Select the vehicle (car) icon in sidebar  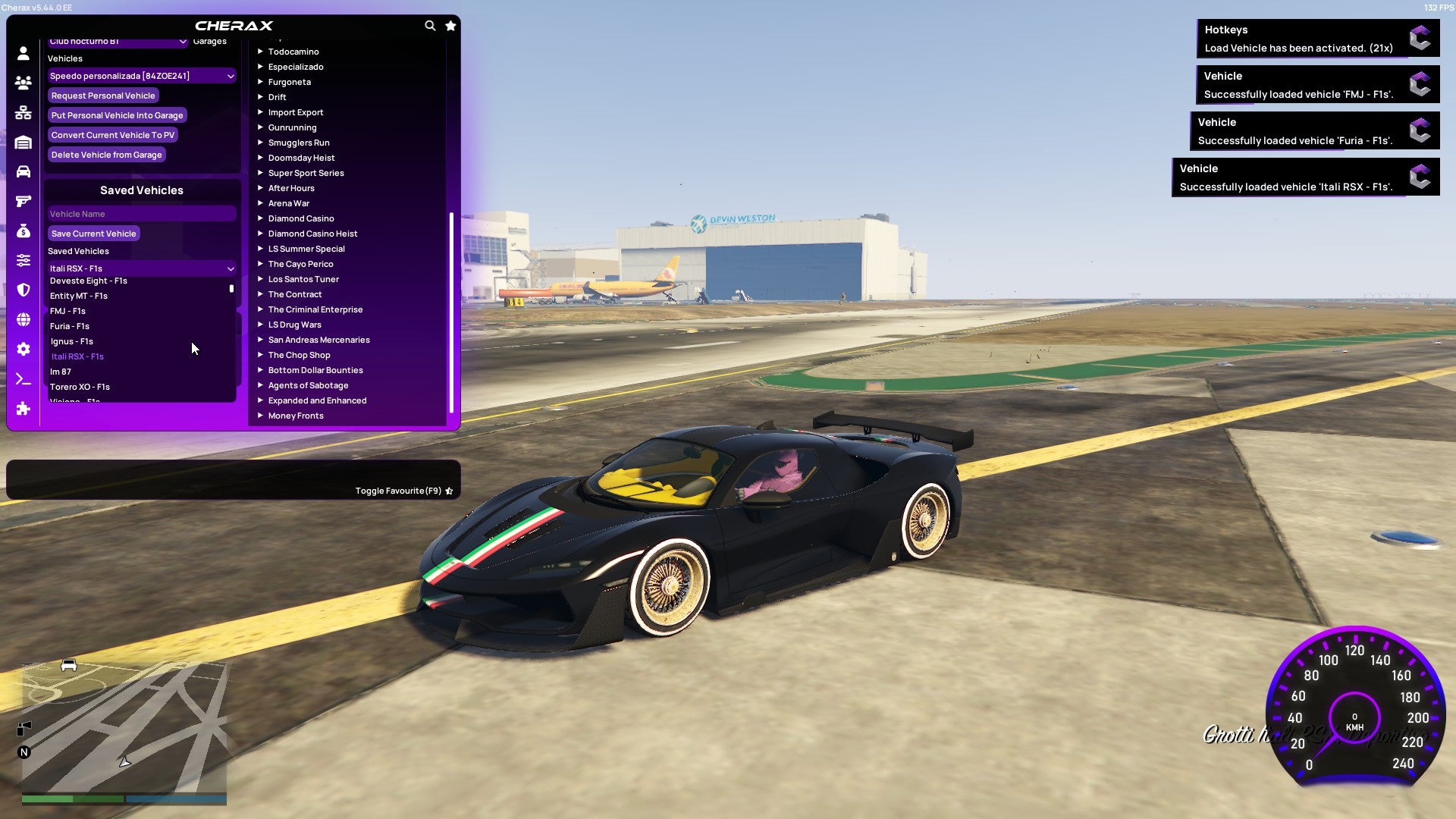23,171
